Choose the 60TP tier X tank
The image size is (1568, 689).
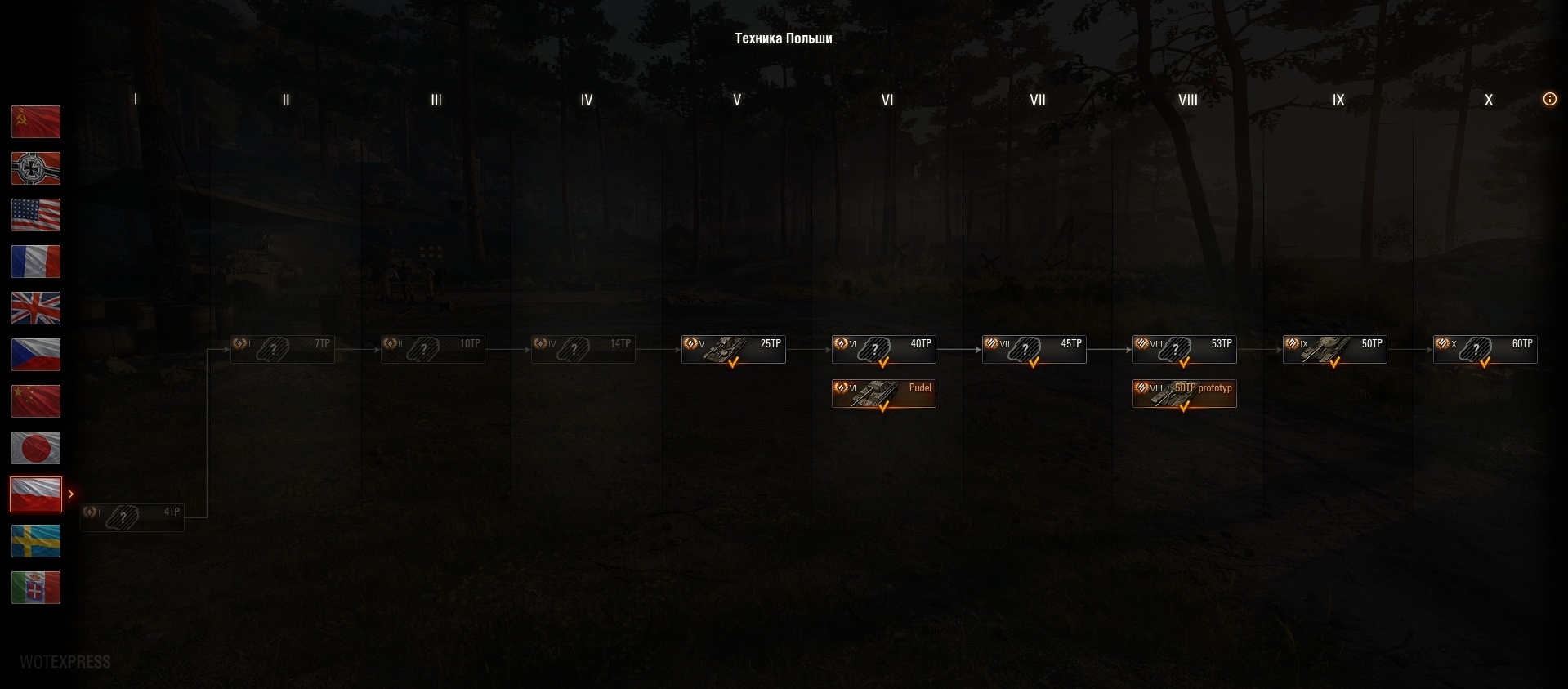pos(1485,349)
